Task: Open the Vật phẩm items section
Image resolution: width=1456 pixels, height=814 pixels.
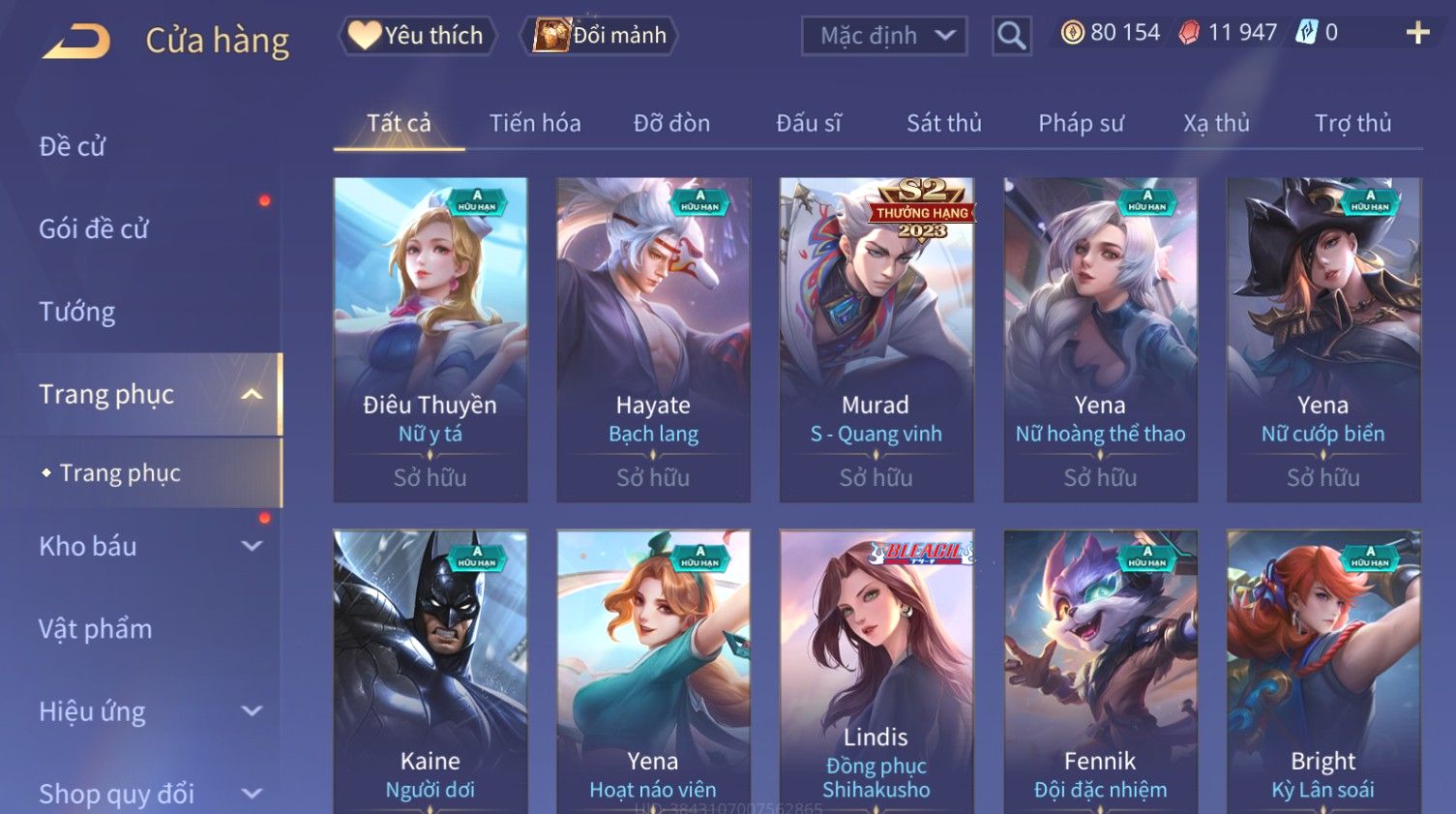Action: (x=96, y=629)
